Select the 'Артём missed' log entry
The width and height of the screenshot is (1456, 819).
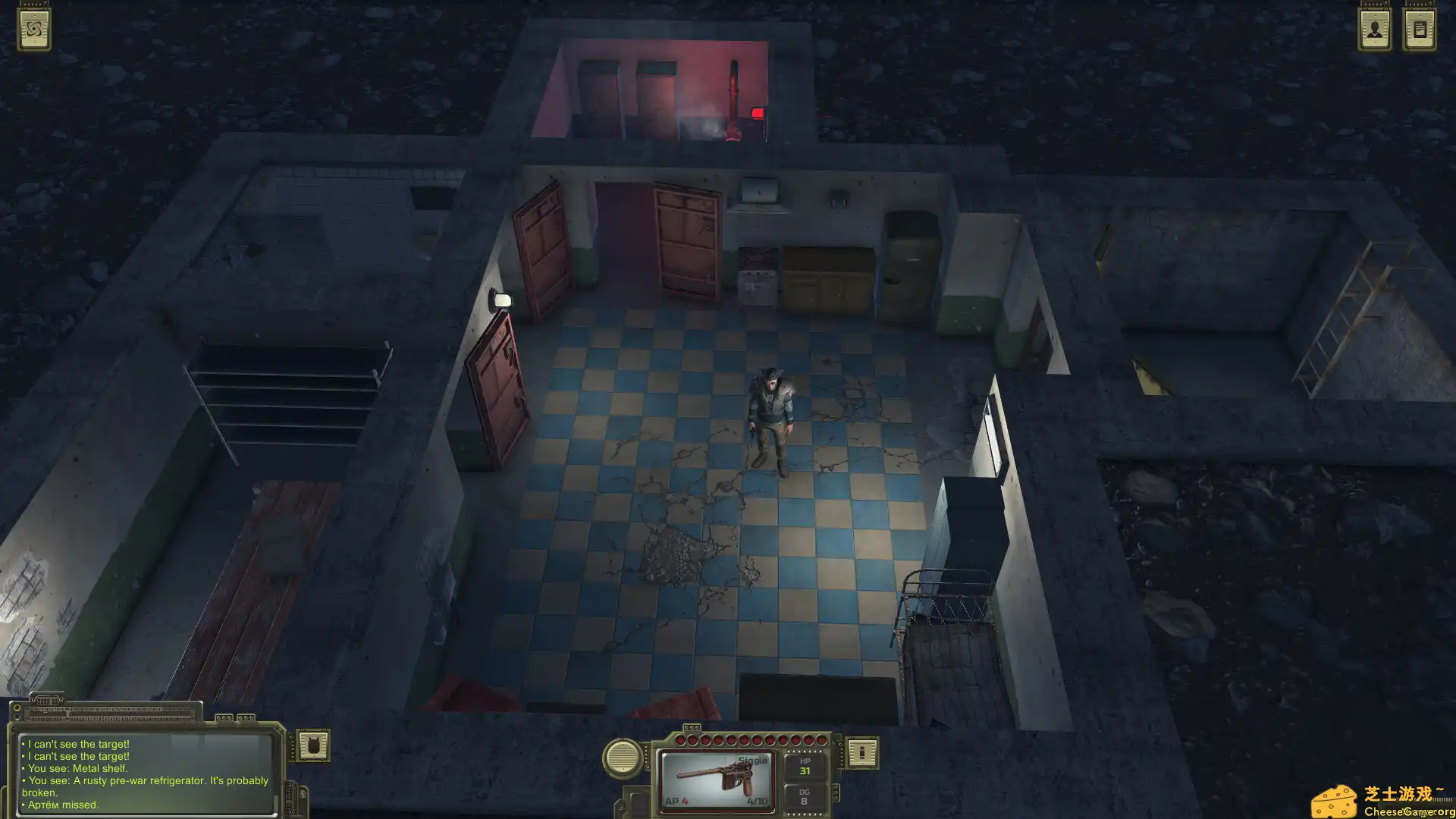(61, 805)
